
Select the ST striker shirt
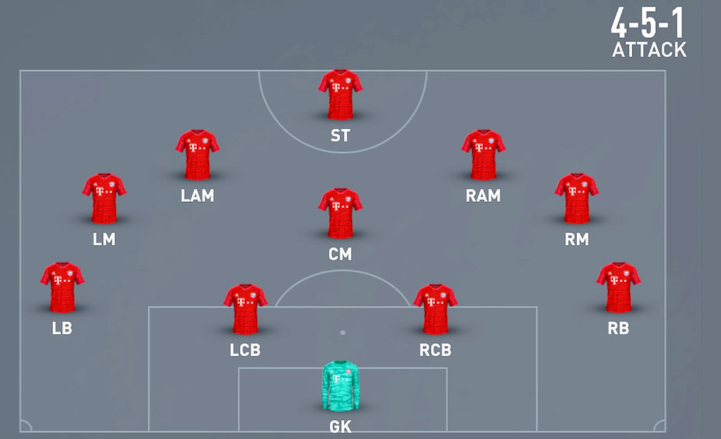pos(340,95)
